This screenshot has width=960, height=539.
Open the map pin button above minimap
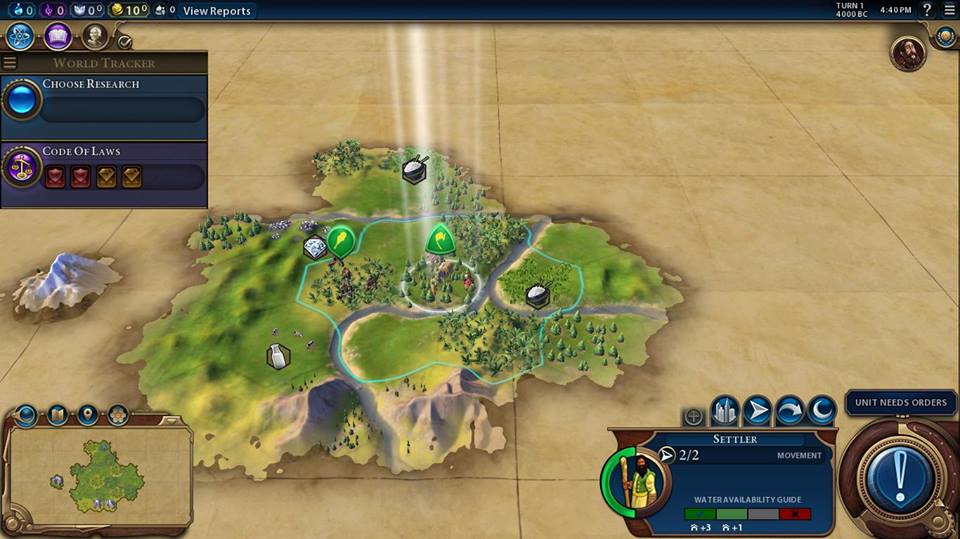coord(88,414)
